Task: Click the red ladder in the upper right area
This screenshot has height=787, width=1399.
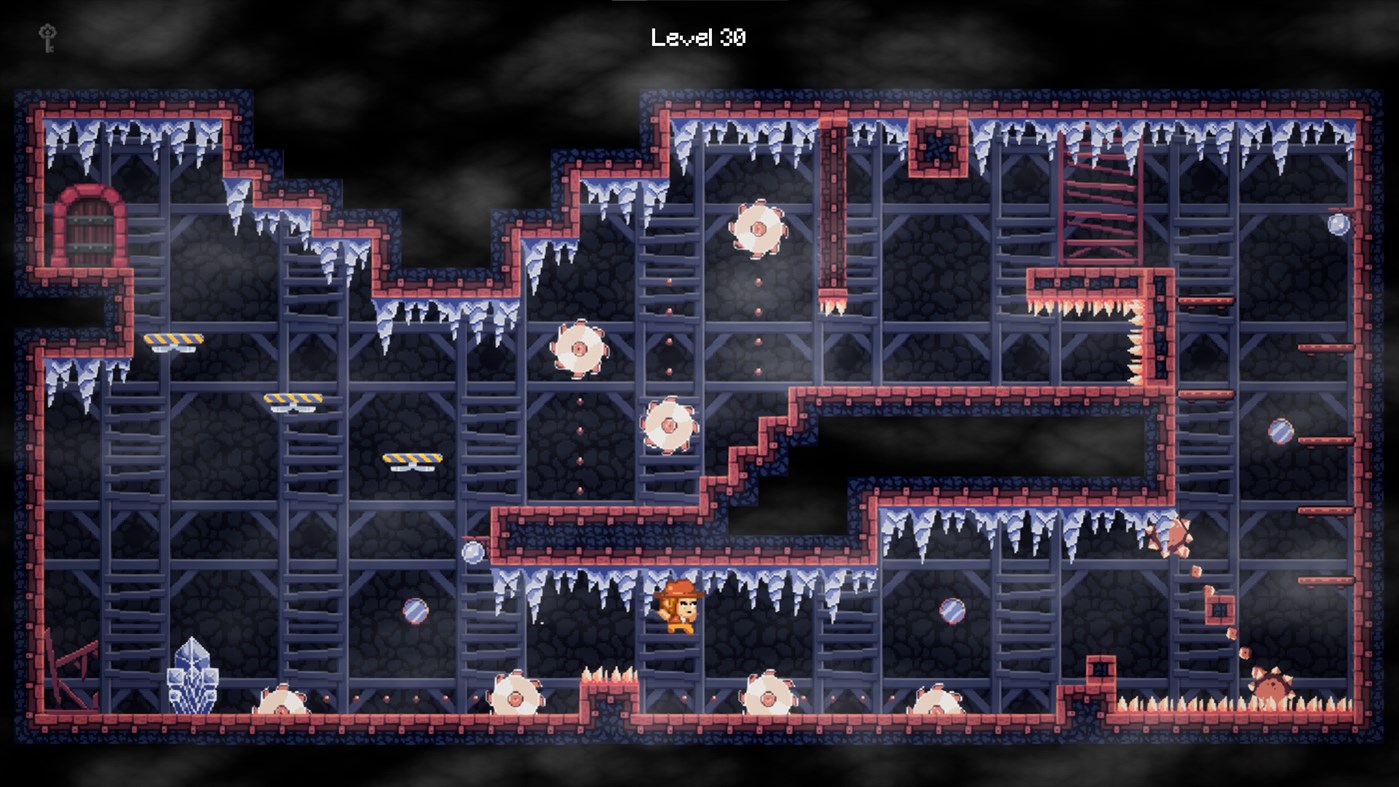Action: [1098, 200]
